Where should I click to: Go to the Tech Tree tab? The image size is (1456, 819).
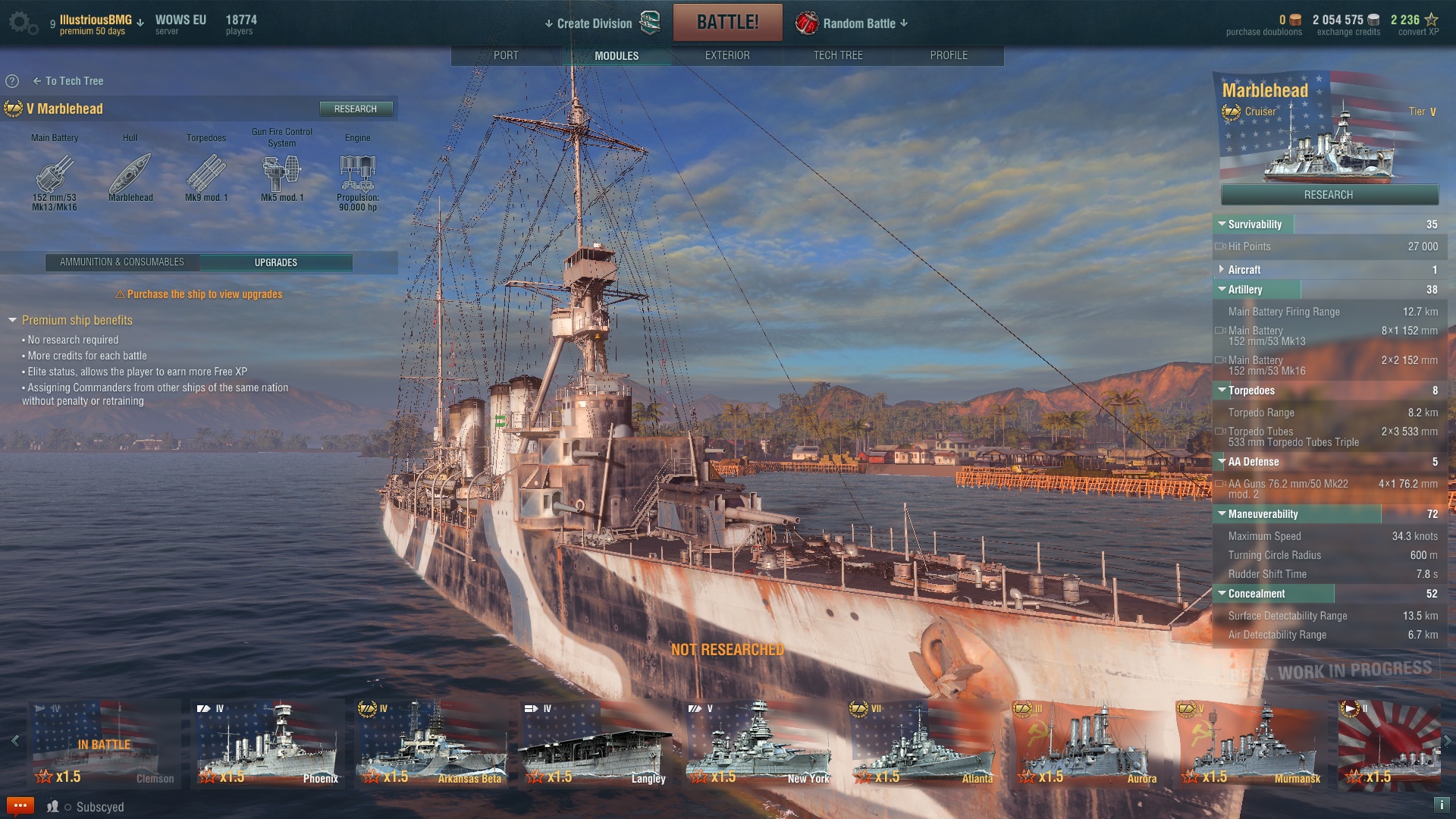[838, 55]
